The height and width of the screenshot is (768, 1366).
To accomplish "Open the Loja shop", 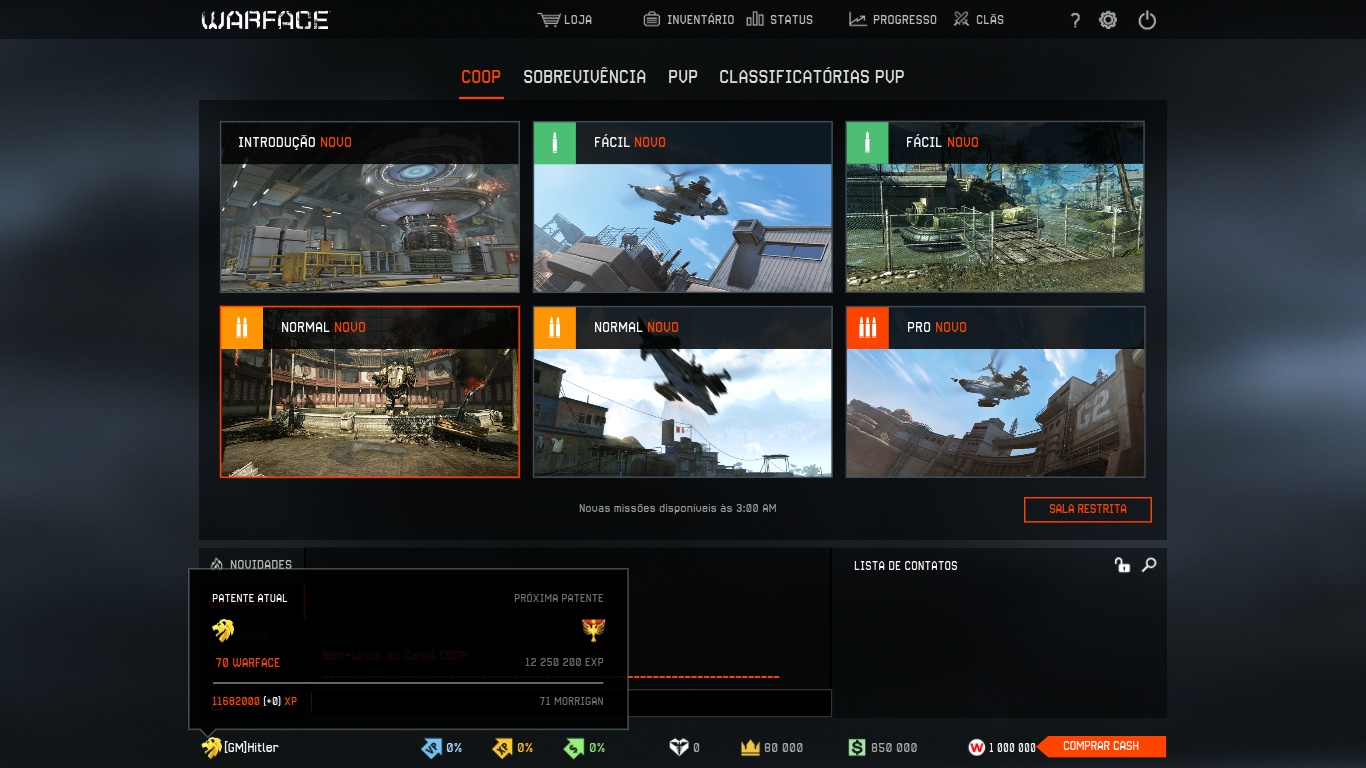I will [565, 20].
